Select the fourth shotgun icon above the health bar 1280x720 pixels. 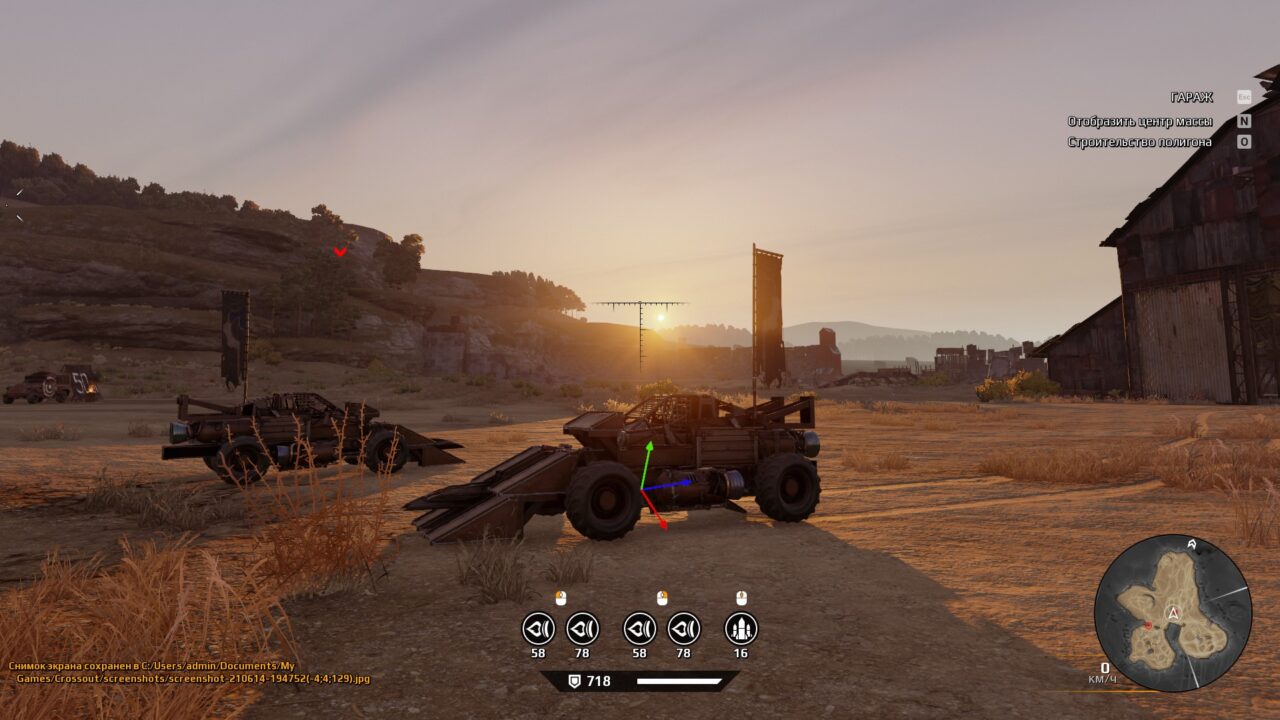(684, 629)
